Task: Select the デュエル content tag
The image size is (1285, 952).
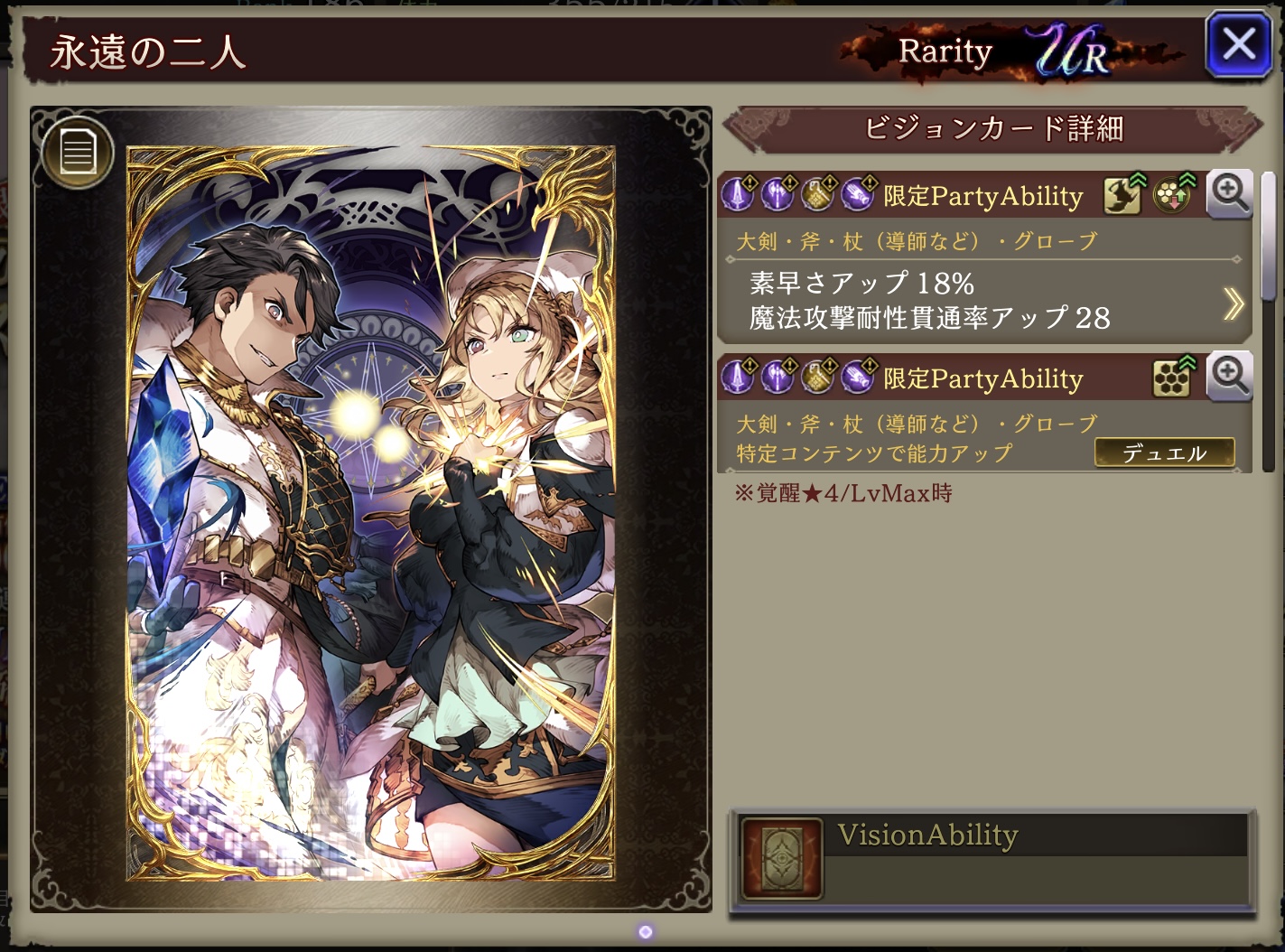Action: coord(1163,453)
